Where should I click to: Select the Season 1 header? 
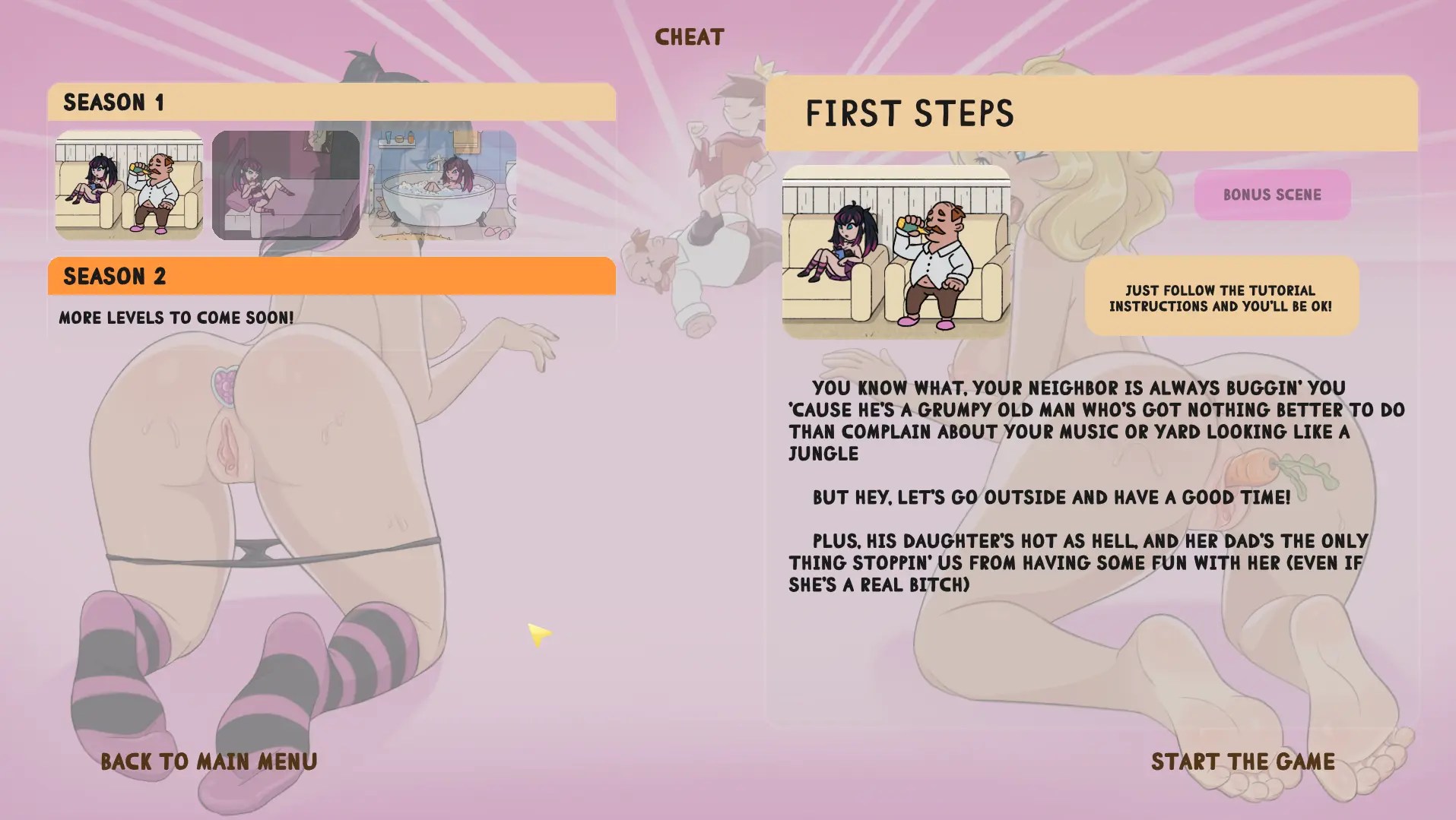(x=331, y=102)
